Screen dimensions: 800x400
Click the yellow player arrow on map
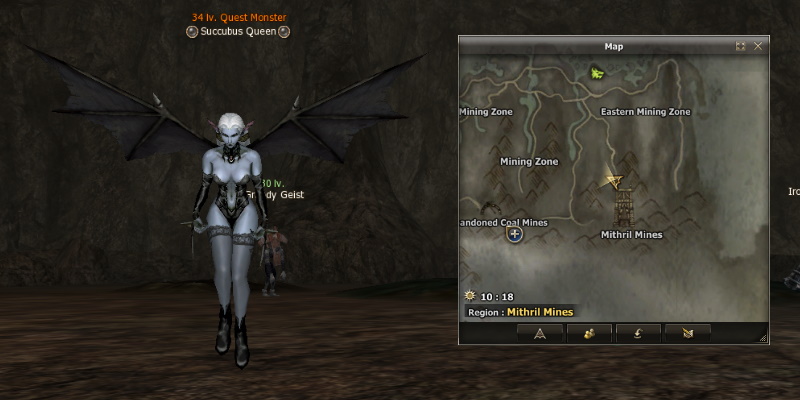click(615, 181)
